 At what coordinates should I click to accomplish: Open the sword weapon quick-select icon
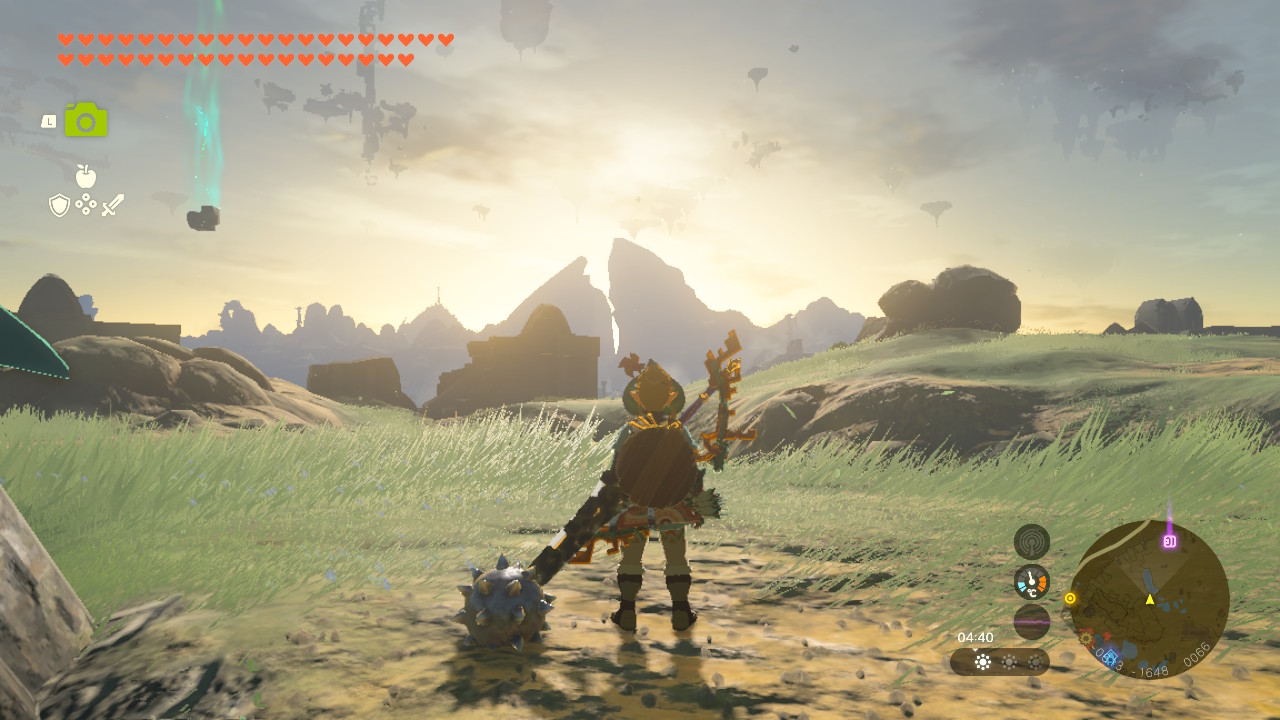(113, 205)
